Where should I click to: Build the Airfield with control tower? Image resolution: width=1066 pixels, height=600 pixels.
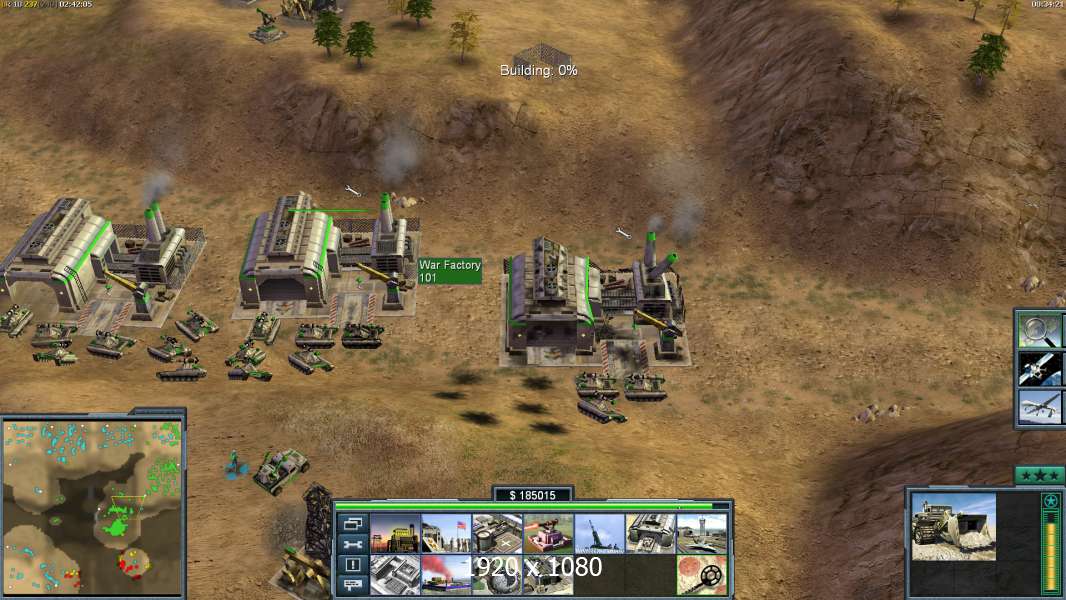click(702, 534)
